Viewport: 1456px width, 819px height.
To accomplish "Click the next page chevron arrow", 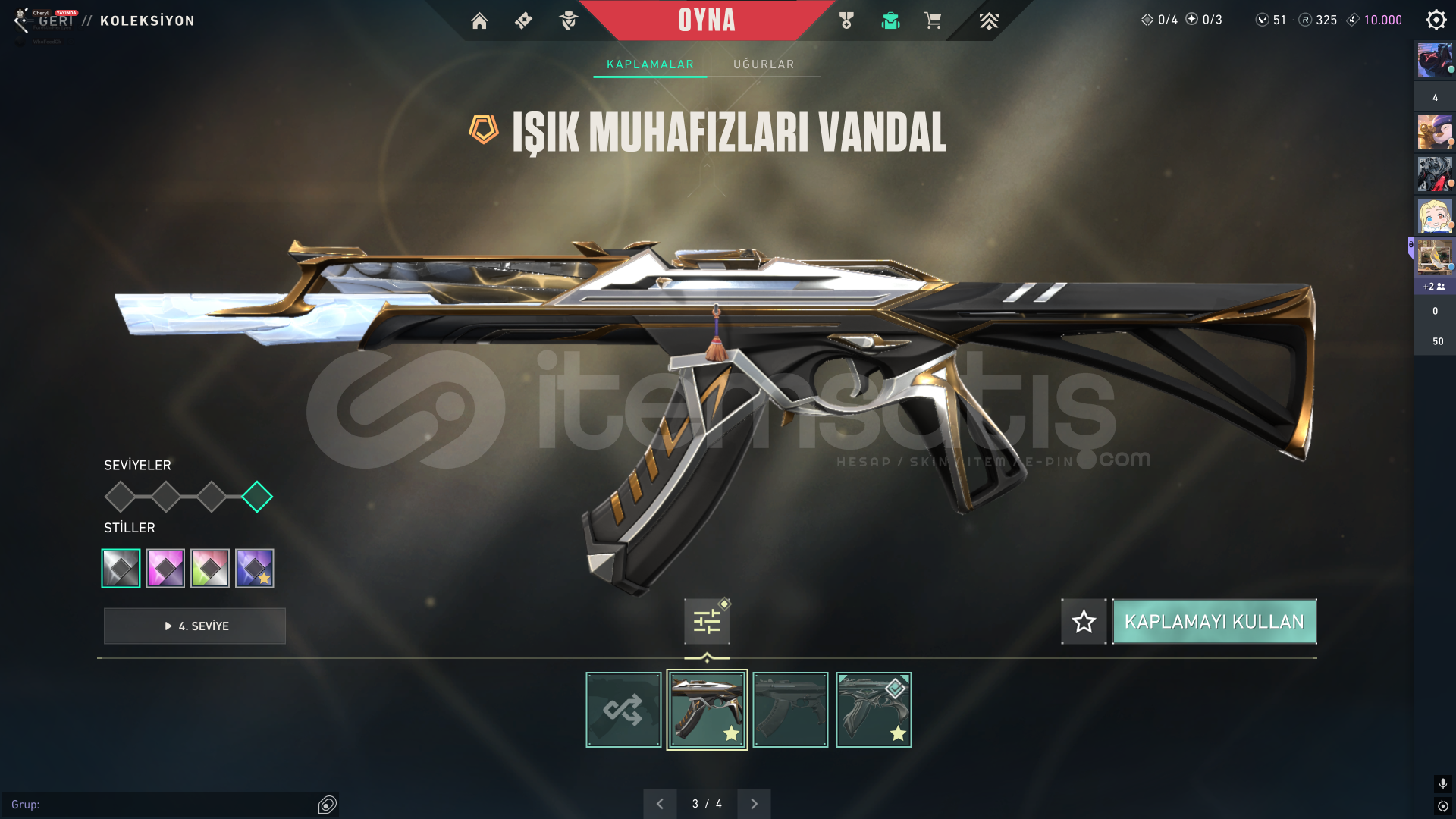I will pos(754,803).
